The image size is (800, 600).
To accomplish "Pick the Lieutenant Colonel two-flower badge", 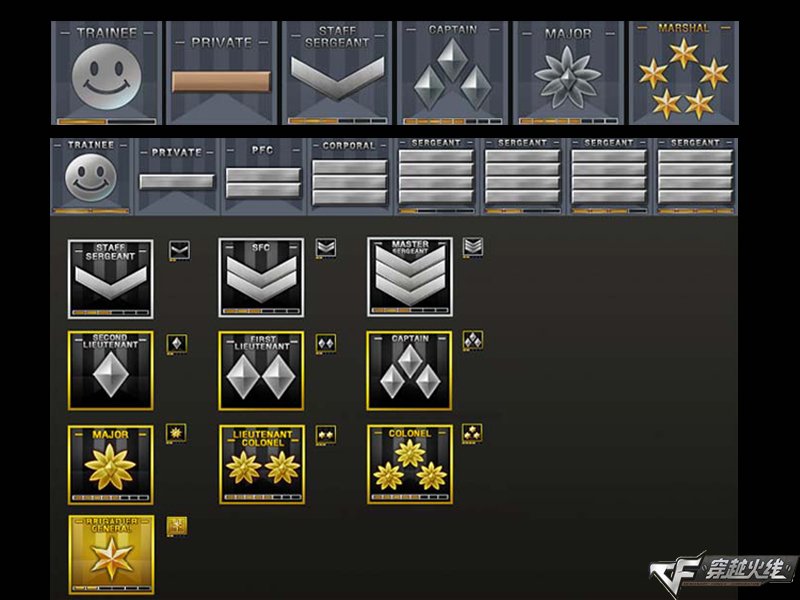I will (262, 462).
